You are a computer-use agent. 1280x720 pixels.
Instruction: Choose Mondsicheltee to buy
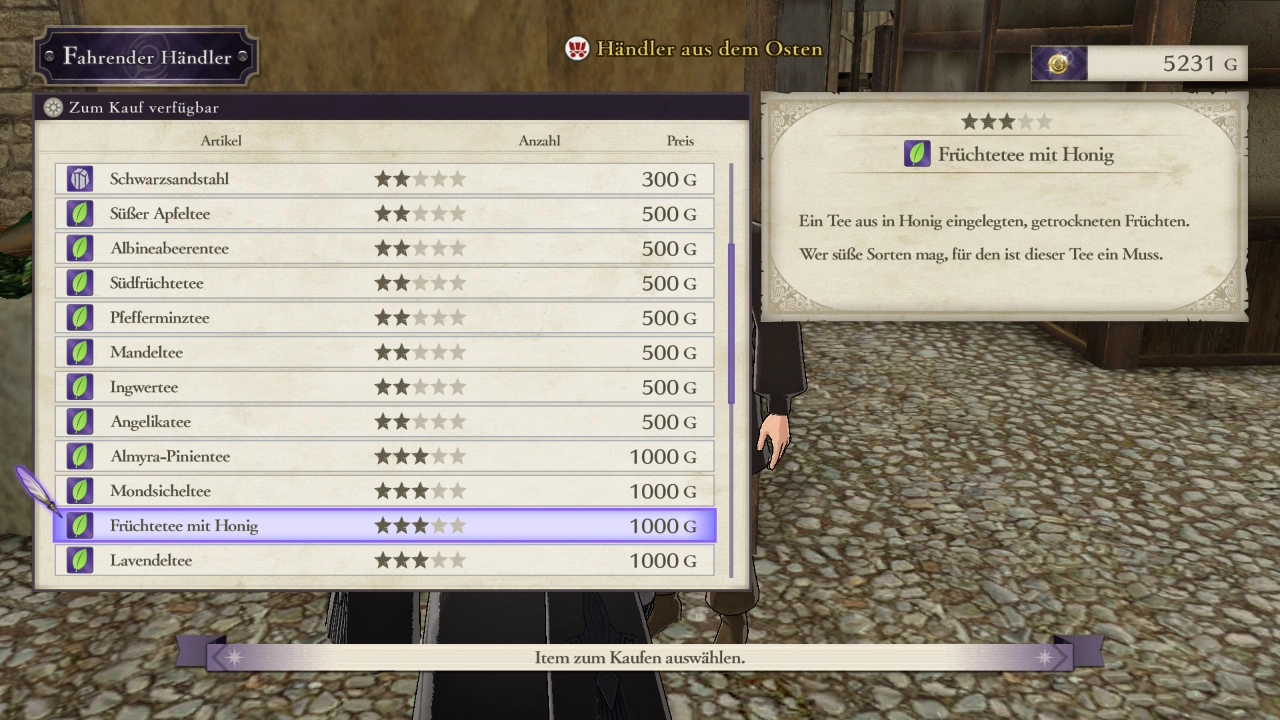click(385, 491)
